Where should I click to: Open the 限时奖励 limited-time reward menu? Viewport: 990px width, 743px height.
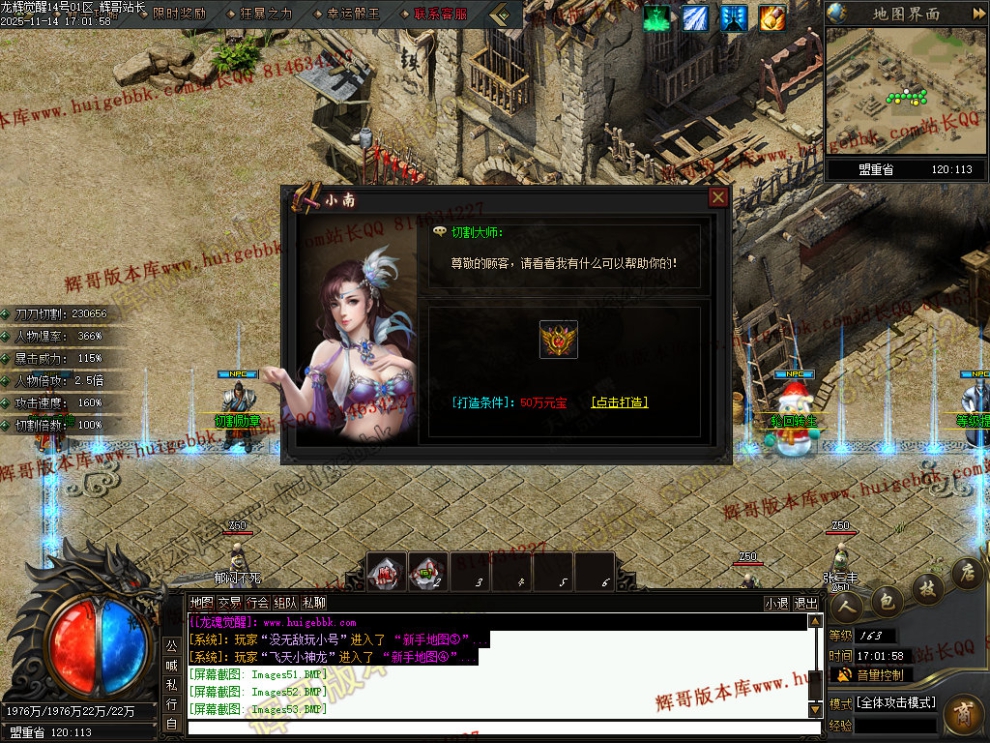coord(178,14)
